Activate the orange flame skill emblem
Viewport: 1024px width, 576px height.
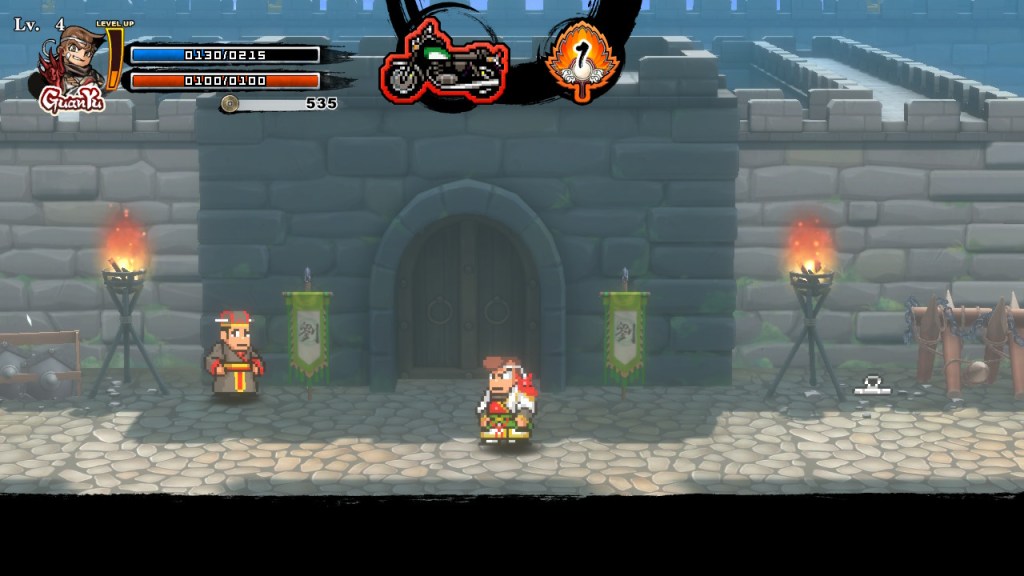point(582,59)
